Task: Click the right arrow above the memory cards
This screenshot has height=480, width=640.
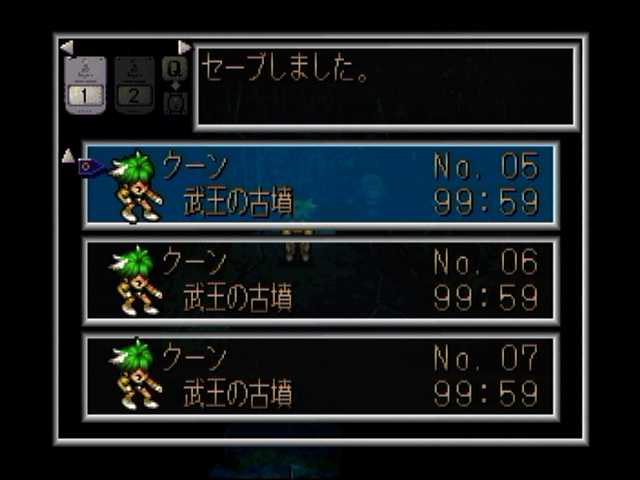Action: pos(184,47)
